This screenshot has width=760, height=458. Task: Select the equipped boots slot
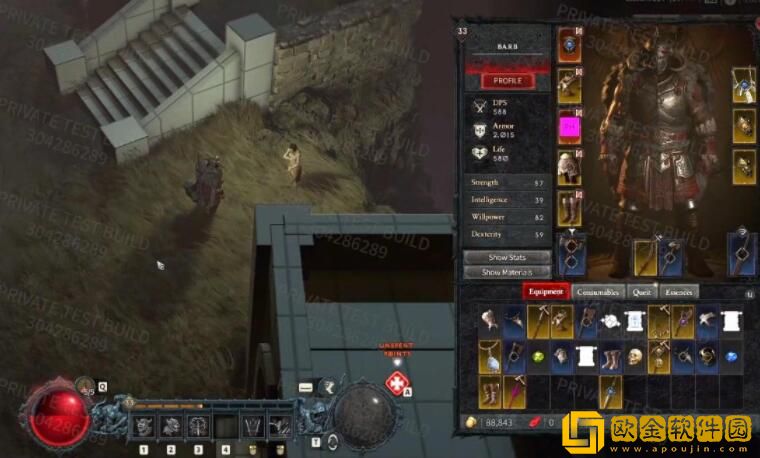click(x=569, y=208)
